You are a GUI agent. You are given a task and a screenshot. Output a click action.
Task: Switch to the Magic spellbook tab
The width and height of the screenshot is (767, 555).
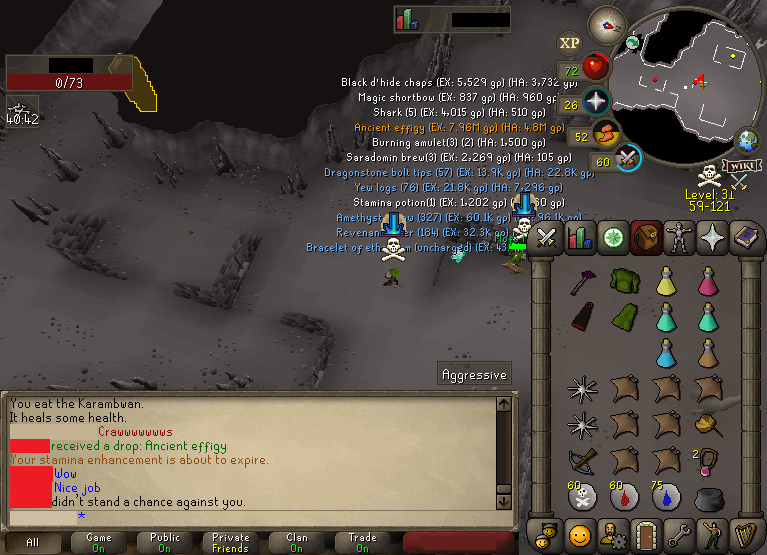point(745,238)
